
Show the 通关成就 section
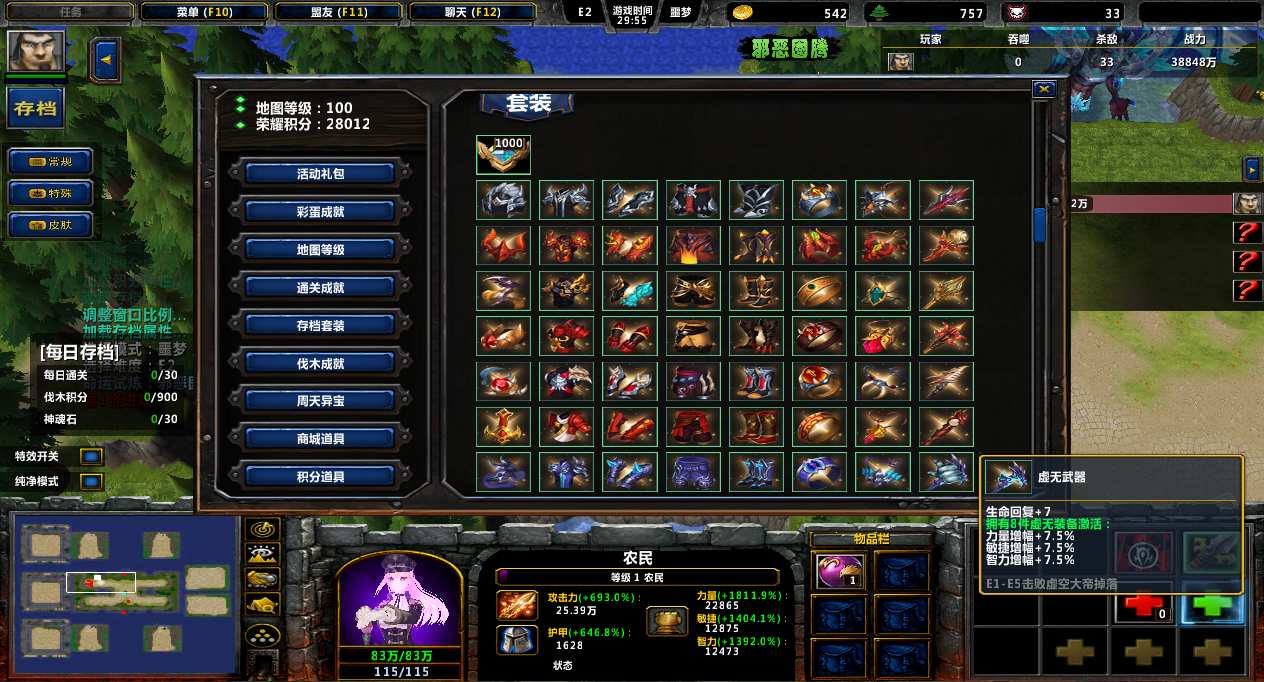320,287
